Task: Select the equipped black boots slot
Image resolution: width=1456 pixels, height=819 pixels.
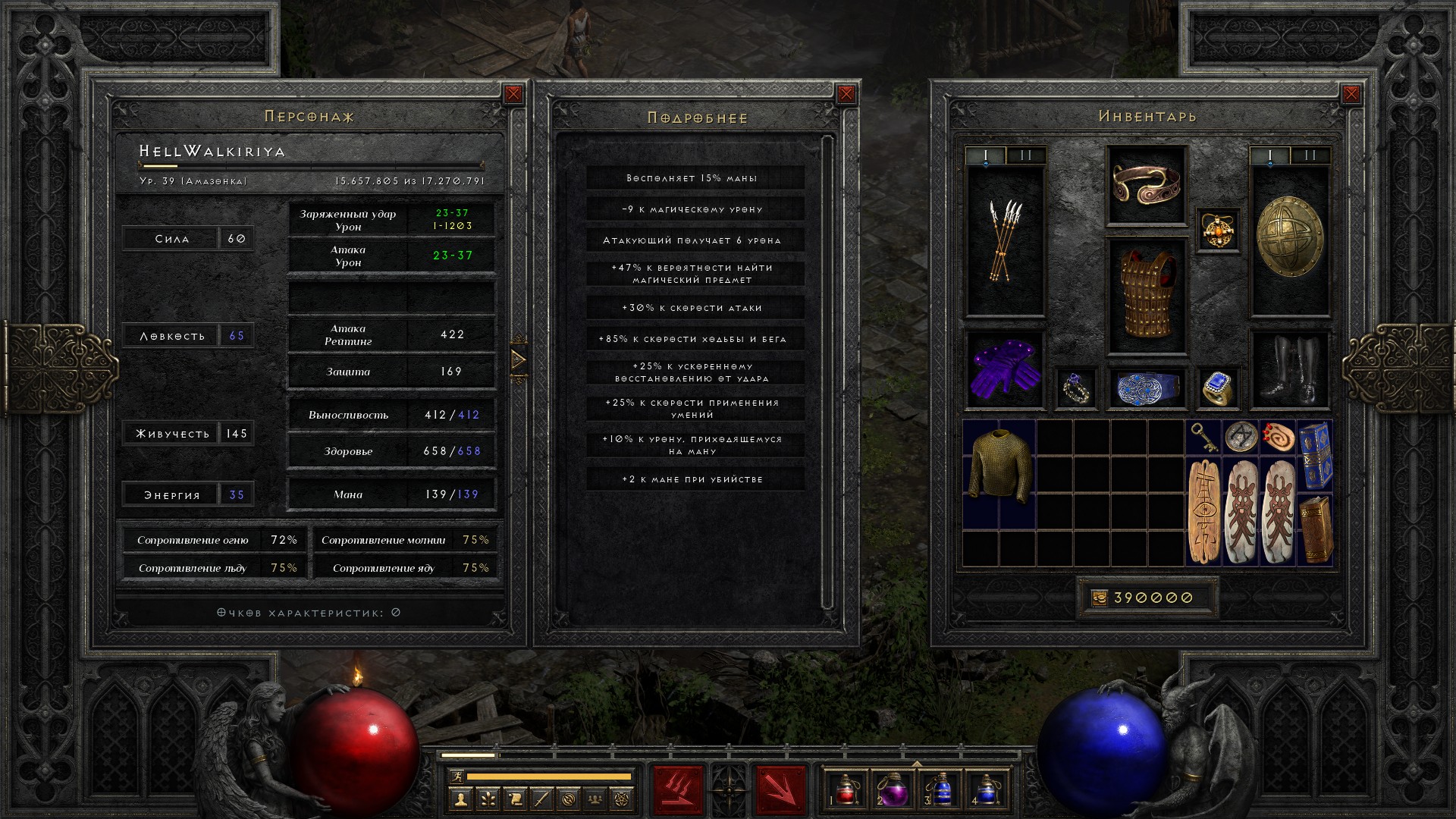Action: point(1289,371)
